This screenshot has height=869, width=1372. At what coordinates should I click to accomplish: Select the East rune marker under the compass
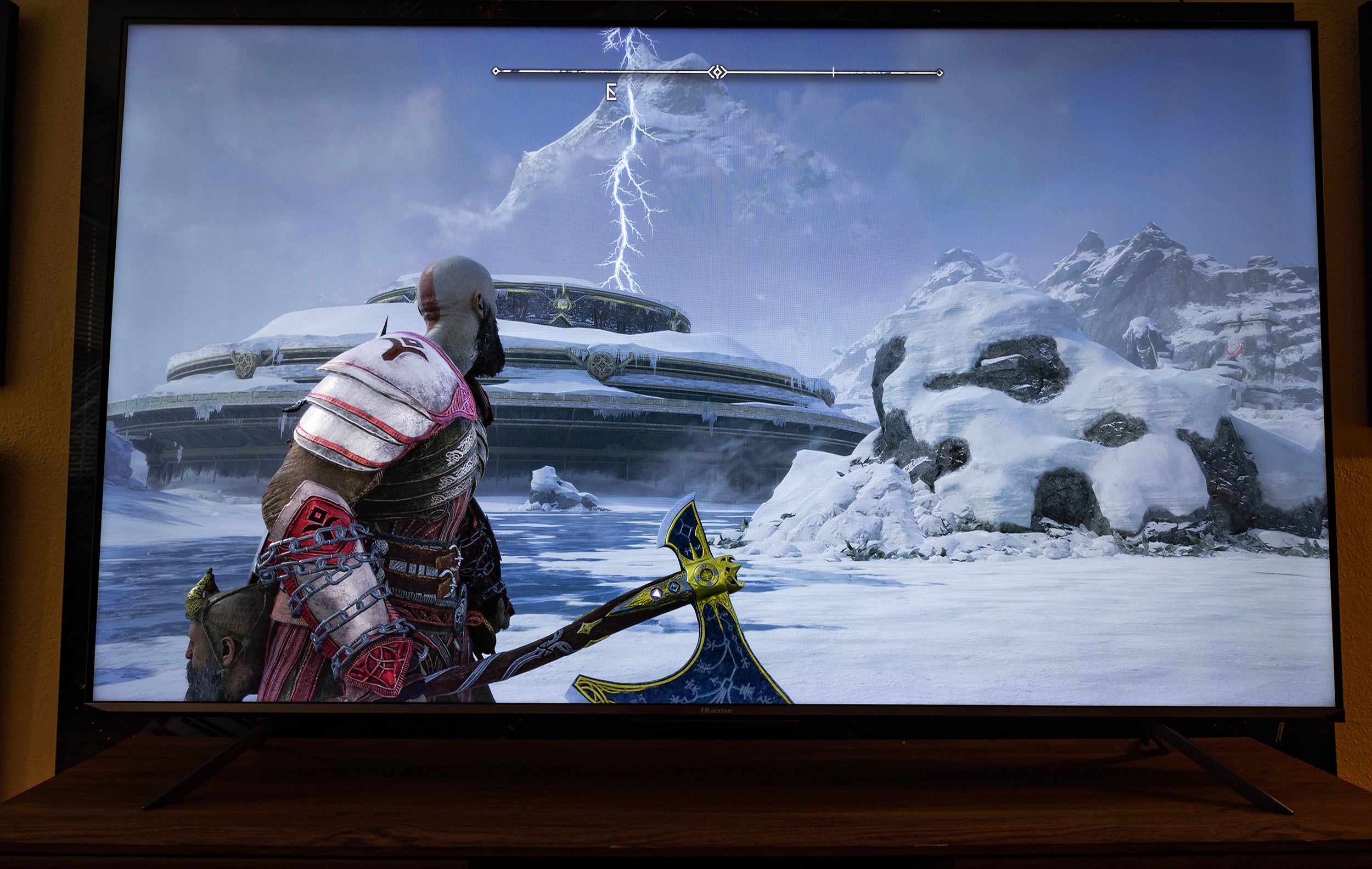pyautogui.click(x=611, y=92)
